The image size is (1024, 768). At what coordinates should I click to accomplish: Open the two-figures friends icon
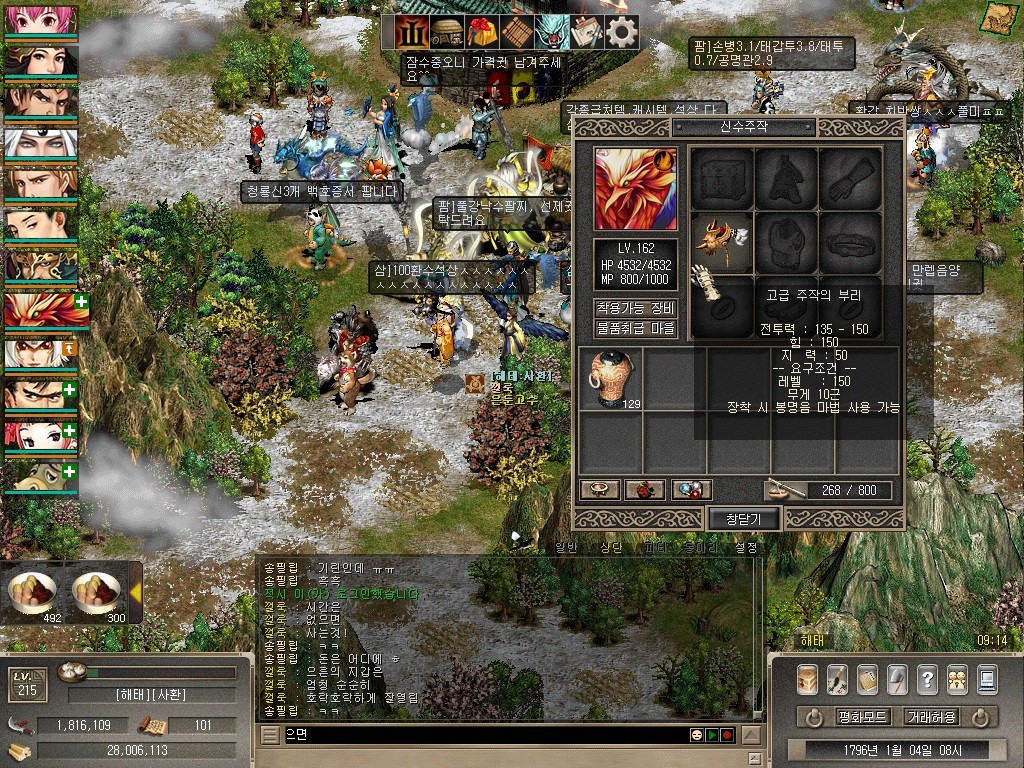(957, 679)
